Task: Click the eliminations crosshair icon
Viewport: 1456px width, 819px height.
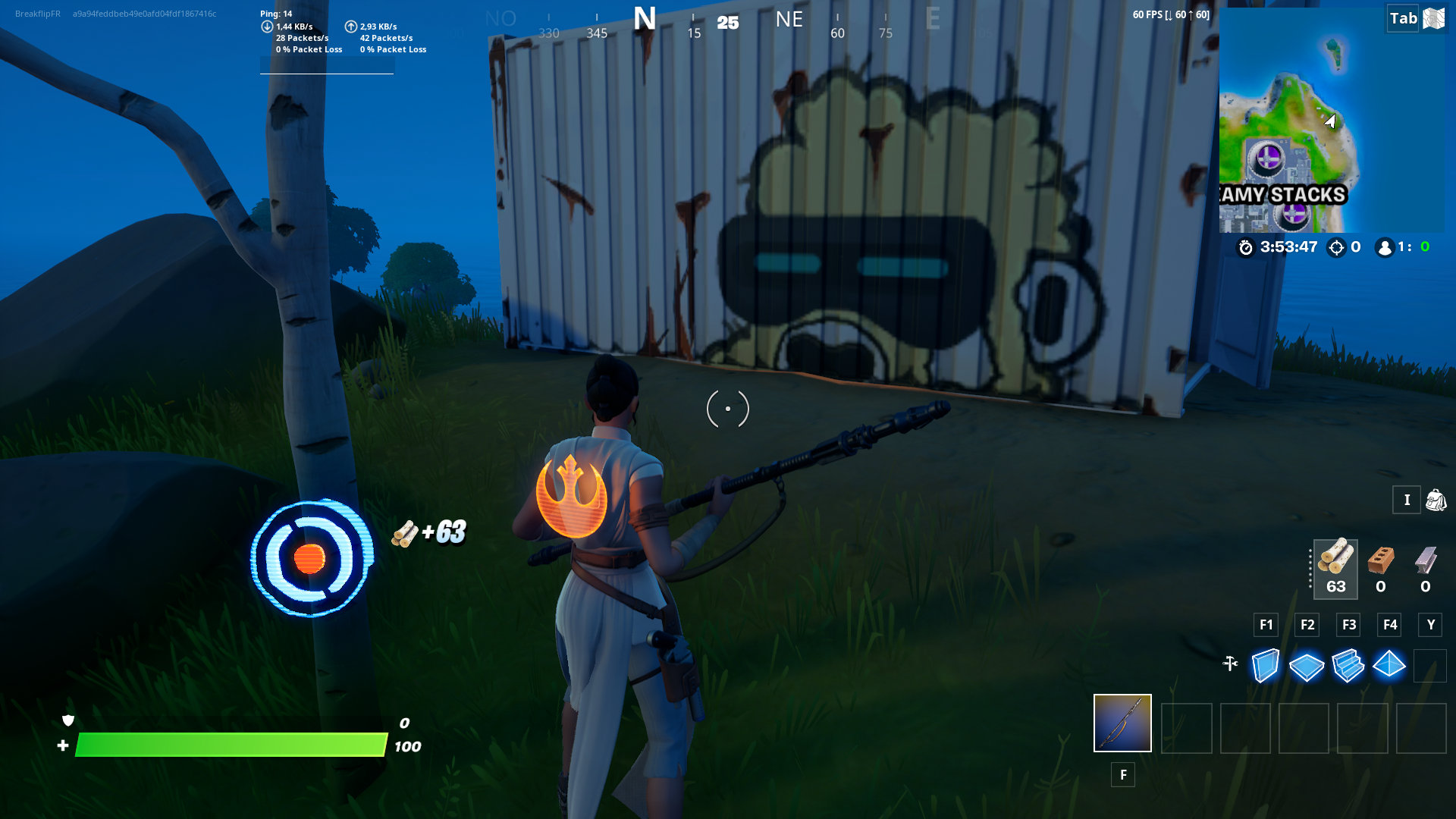Action: pos(1338,247)
